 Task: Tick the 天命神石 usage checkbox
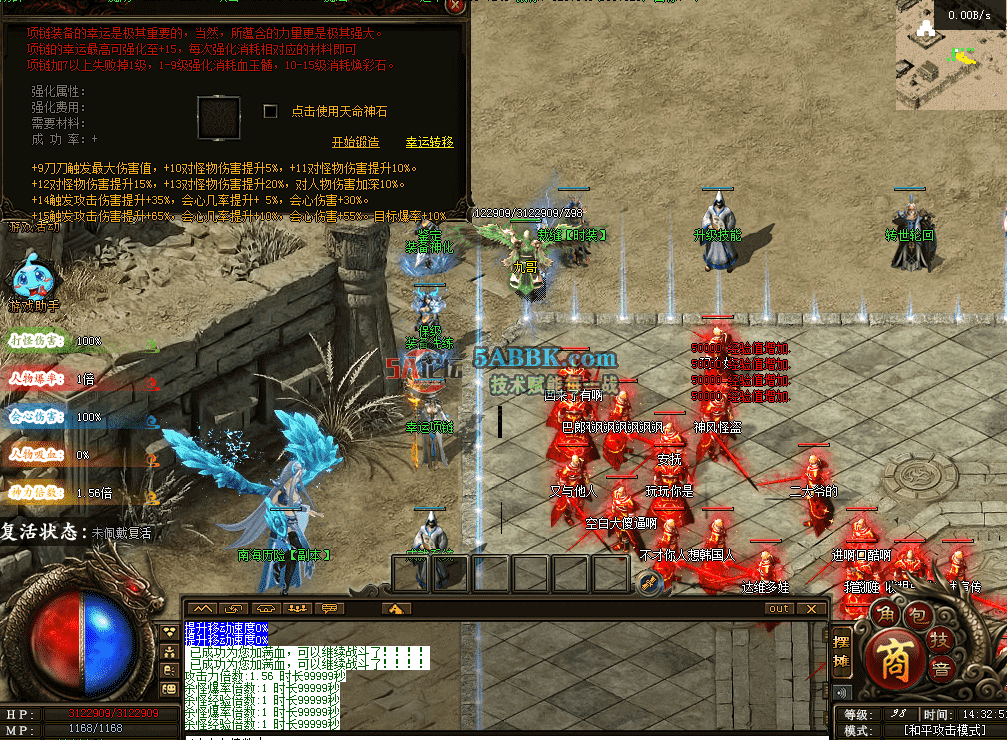point(270,111)
